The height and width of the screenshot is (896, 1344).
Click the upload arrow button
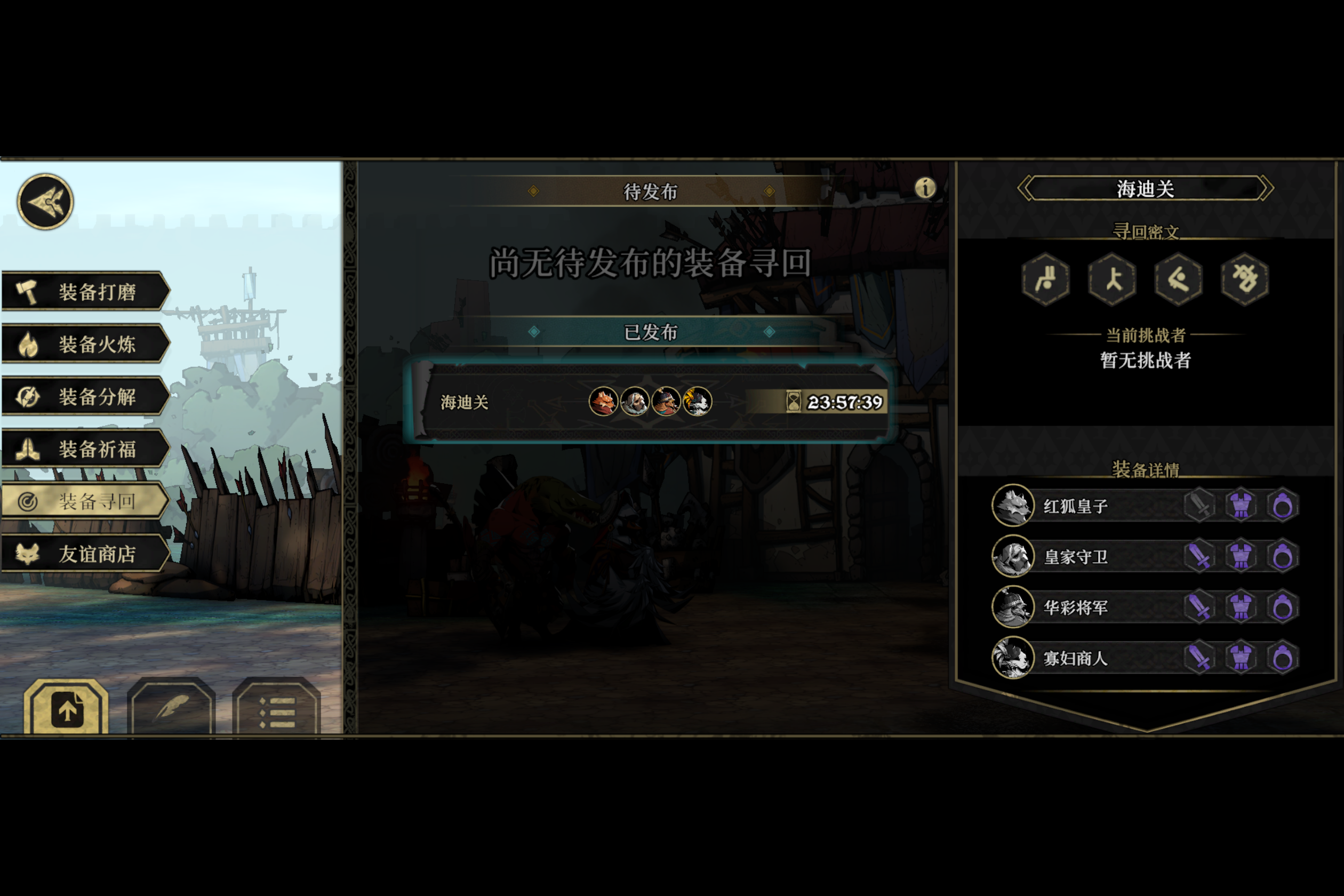coord(66,709)
